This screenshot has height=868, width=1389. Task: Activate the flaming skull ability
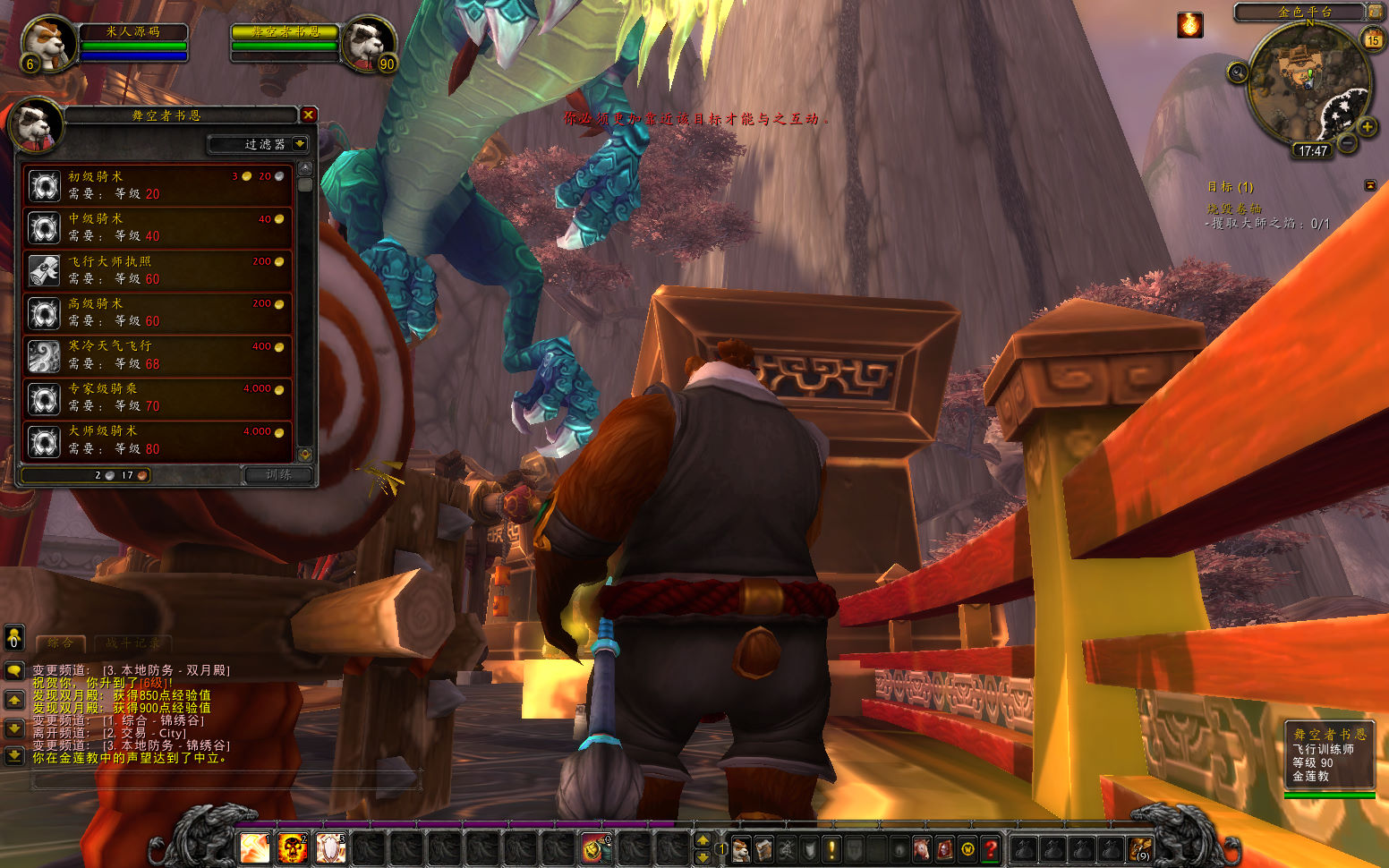pos(292,847)
